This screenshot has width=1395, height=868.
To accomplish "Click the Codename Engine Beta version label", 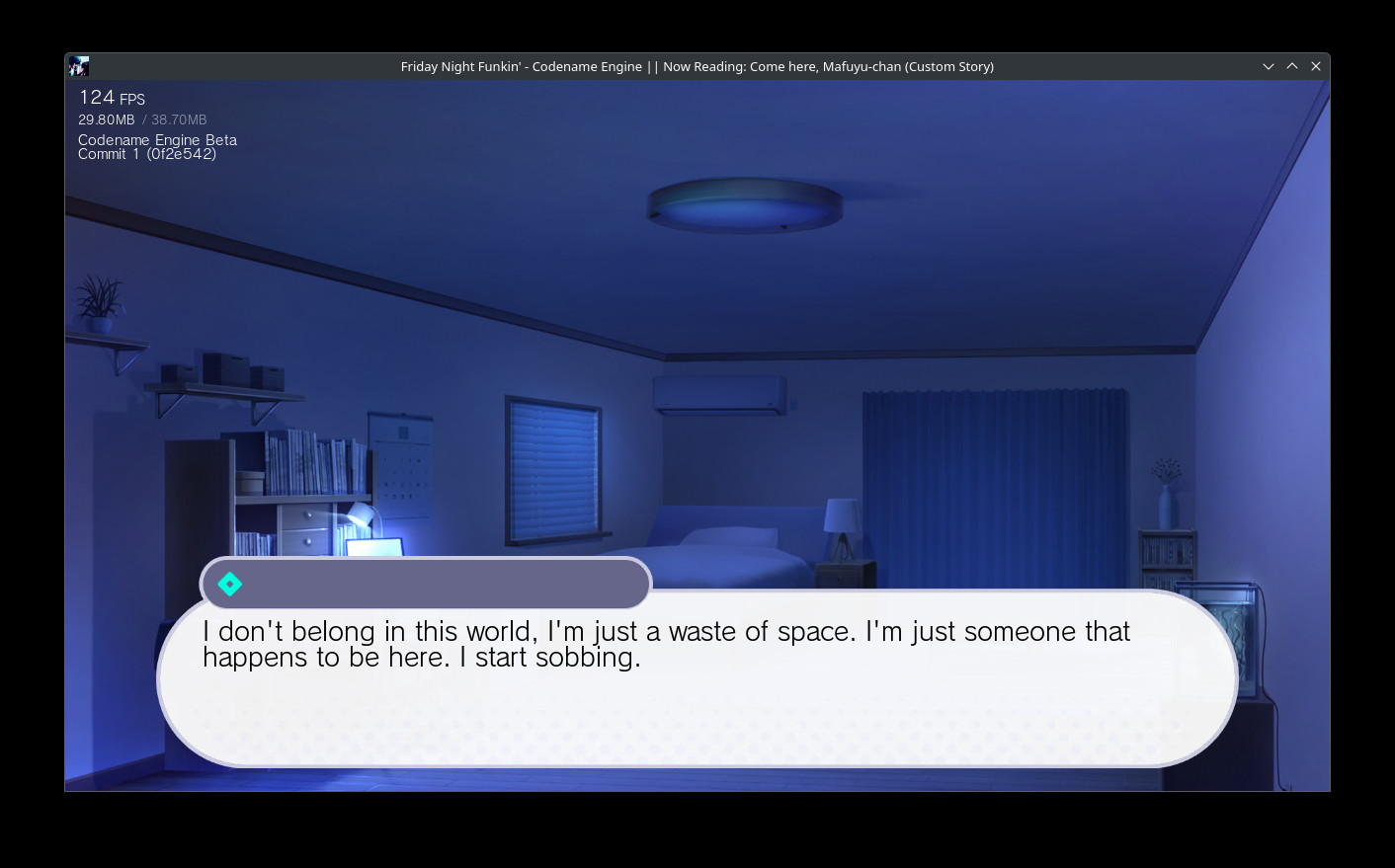I will click(x=157, y=139).
